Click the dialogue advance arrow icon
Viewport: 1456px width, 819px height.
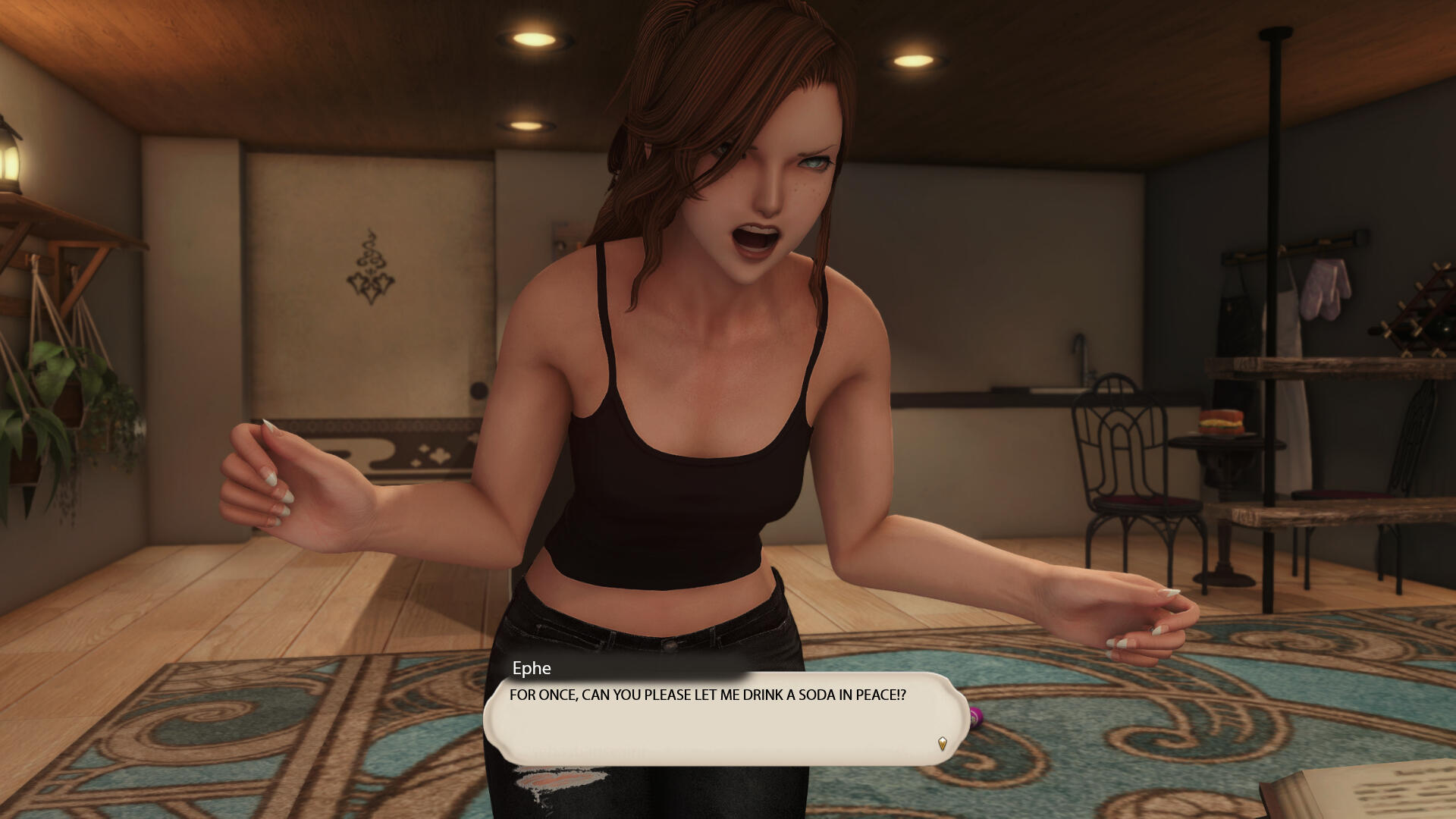[942, 743]
